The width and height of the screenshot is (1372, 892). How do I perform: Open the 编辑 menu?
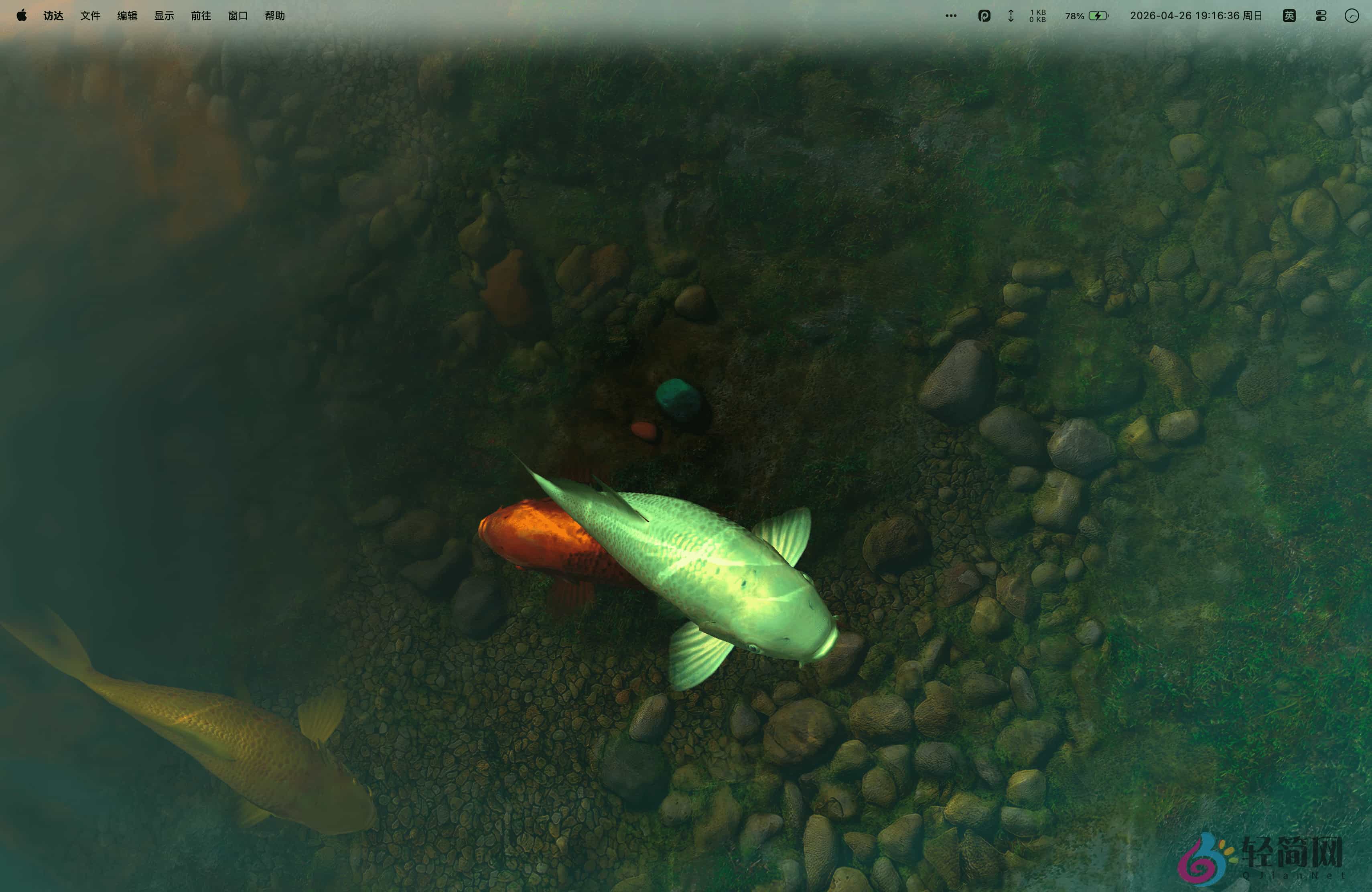click(x=127, y=16)
